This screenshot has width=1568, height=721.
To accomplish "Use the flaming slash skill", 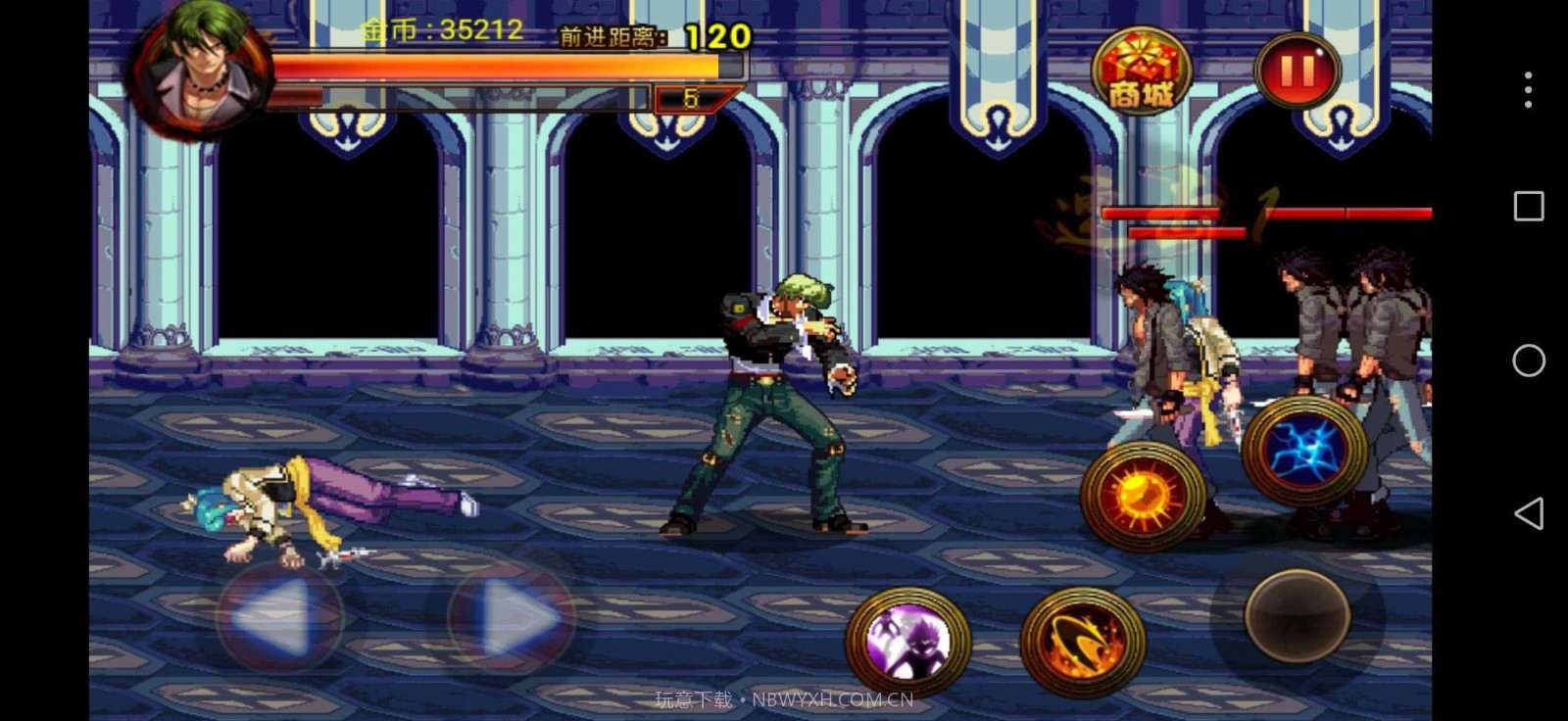I will tap(1083, 642).
